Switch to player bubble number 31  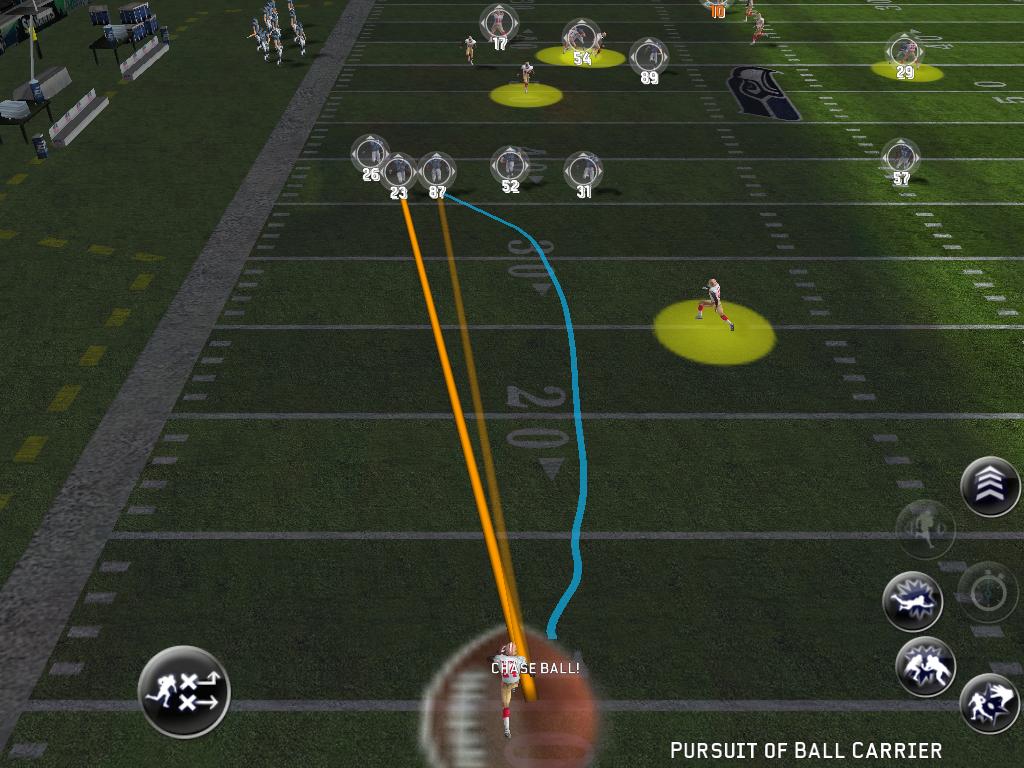(x=583, y=172)
